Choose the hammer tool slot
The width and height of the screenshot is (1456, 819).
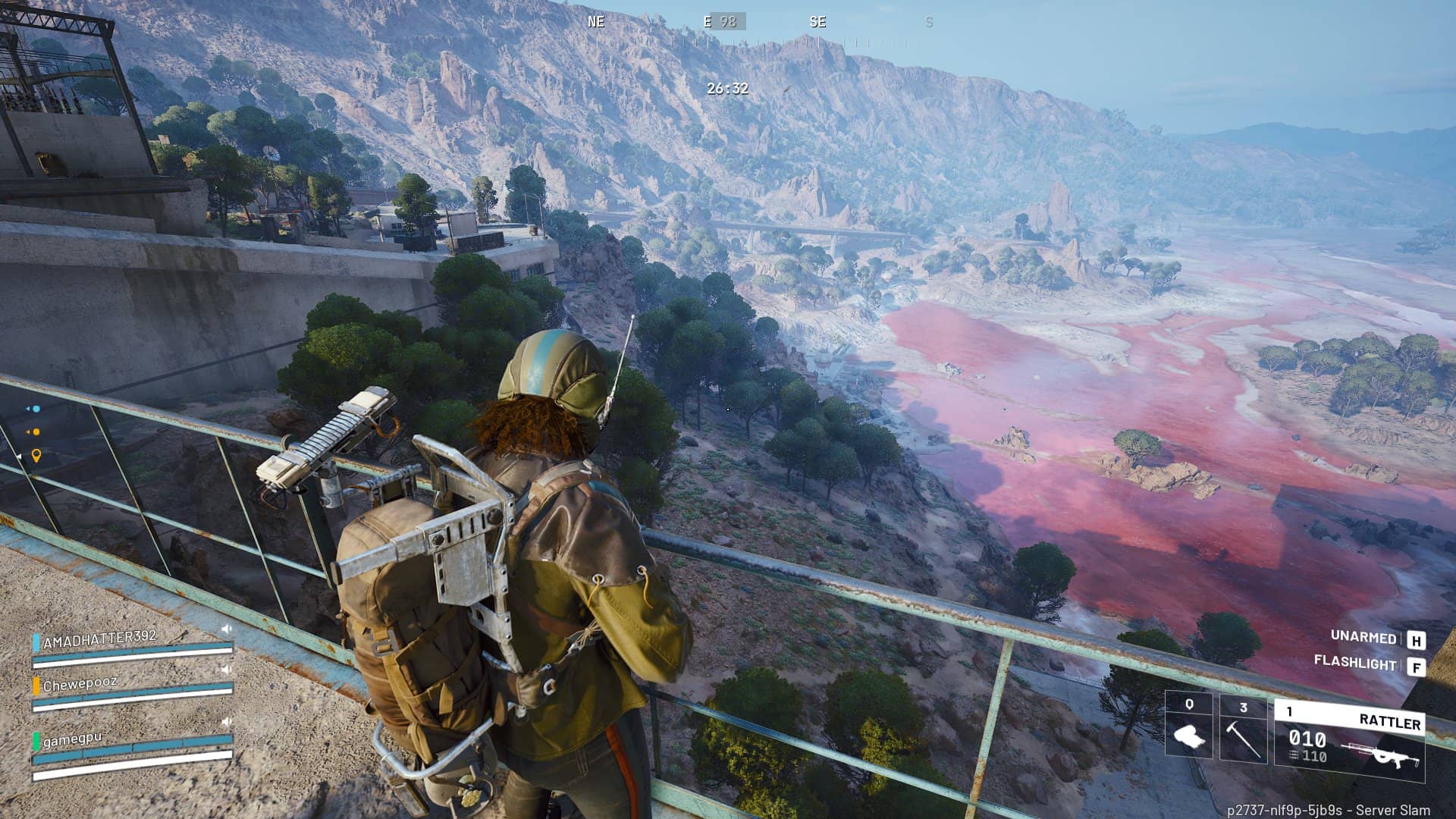(x=1243, y=728)
